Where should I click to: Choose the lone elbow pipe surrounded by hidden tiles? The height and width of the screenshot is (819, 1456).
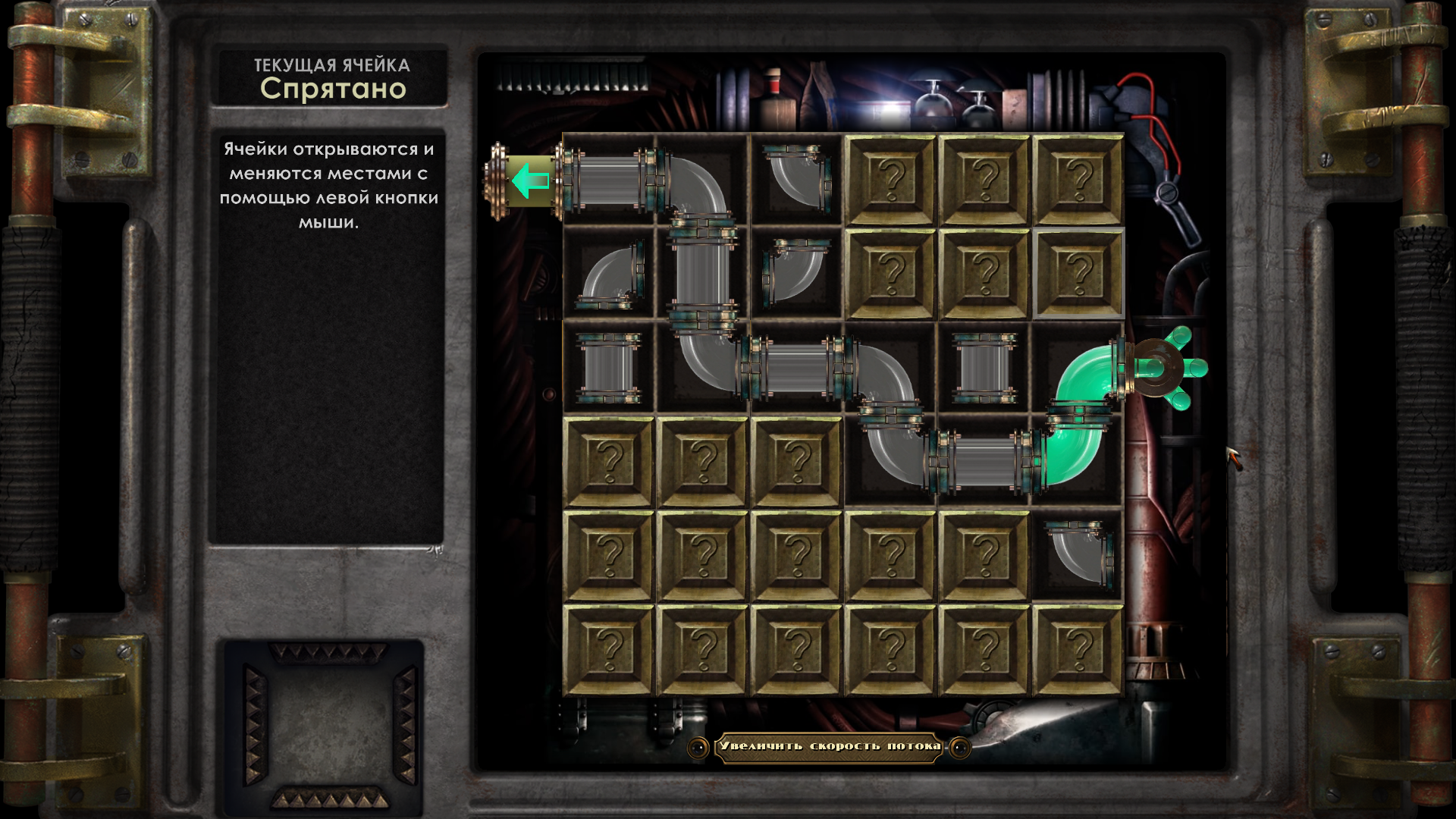pyautogui.click(x=1078, y=556)
